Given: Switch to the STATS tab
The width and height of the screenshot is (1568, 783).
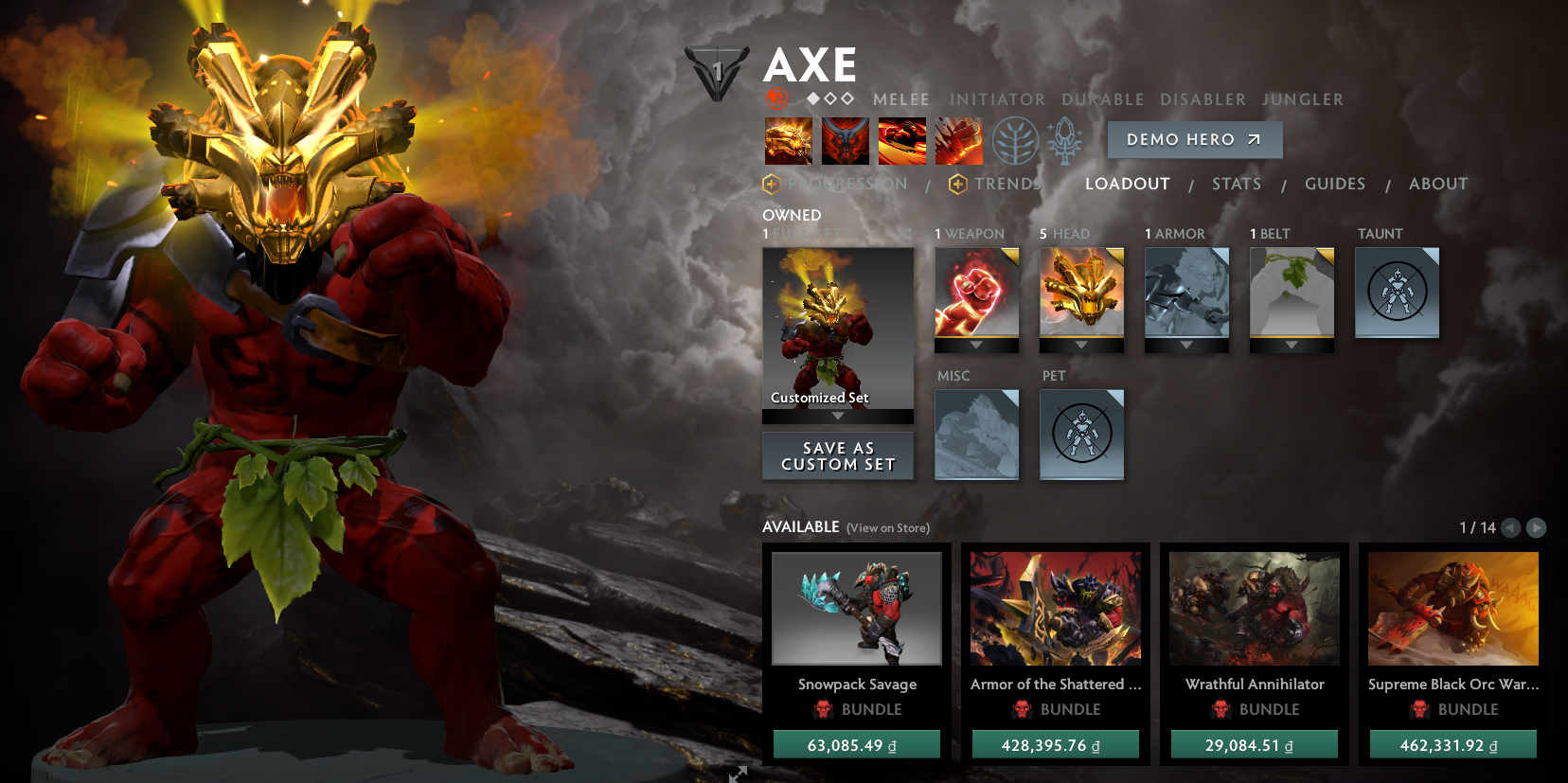Looking at the screenshot, I should (1236, 184).
